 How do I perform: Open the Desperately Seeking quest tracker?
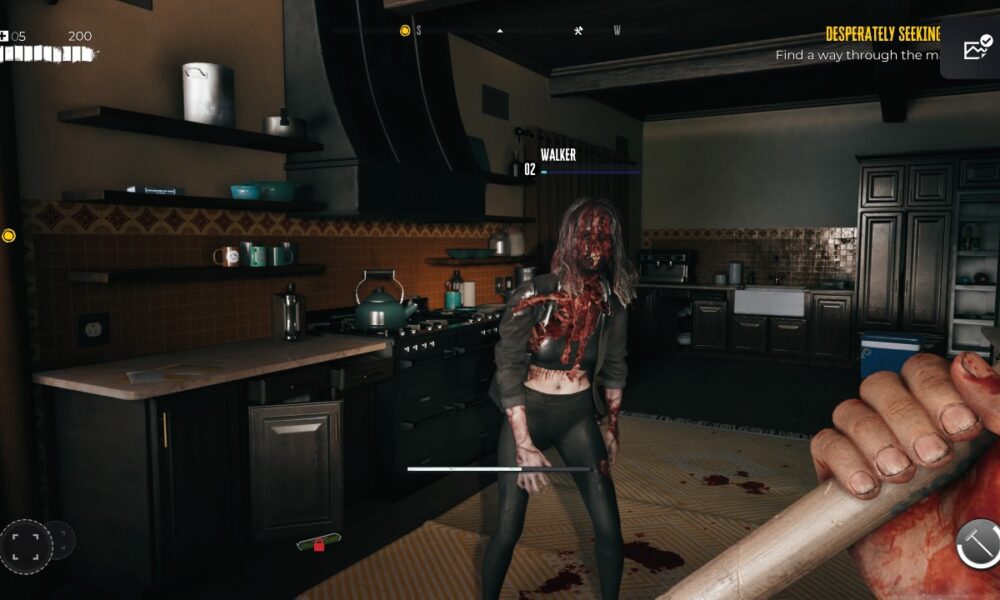[x=882, y=34]
